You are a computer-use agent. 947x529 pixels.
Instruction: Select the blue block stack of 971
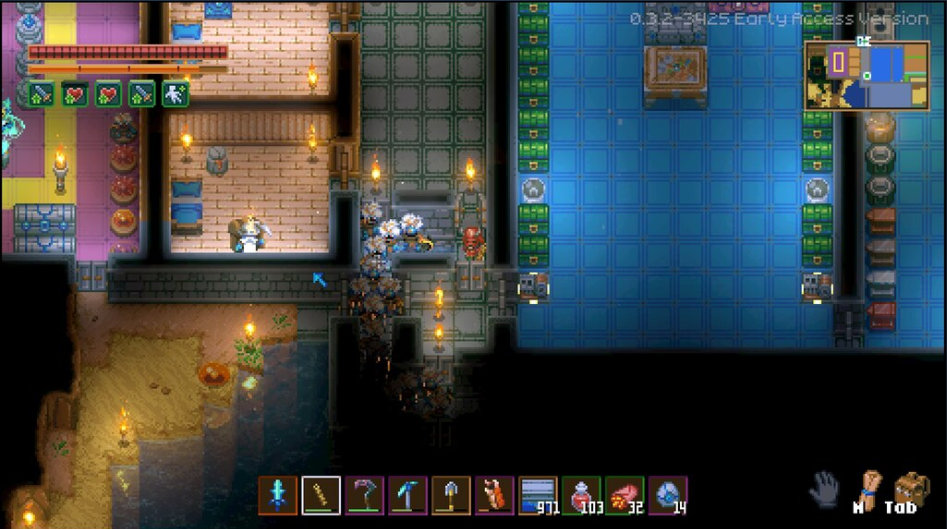(538, 495)
